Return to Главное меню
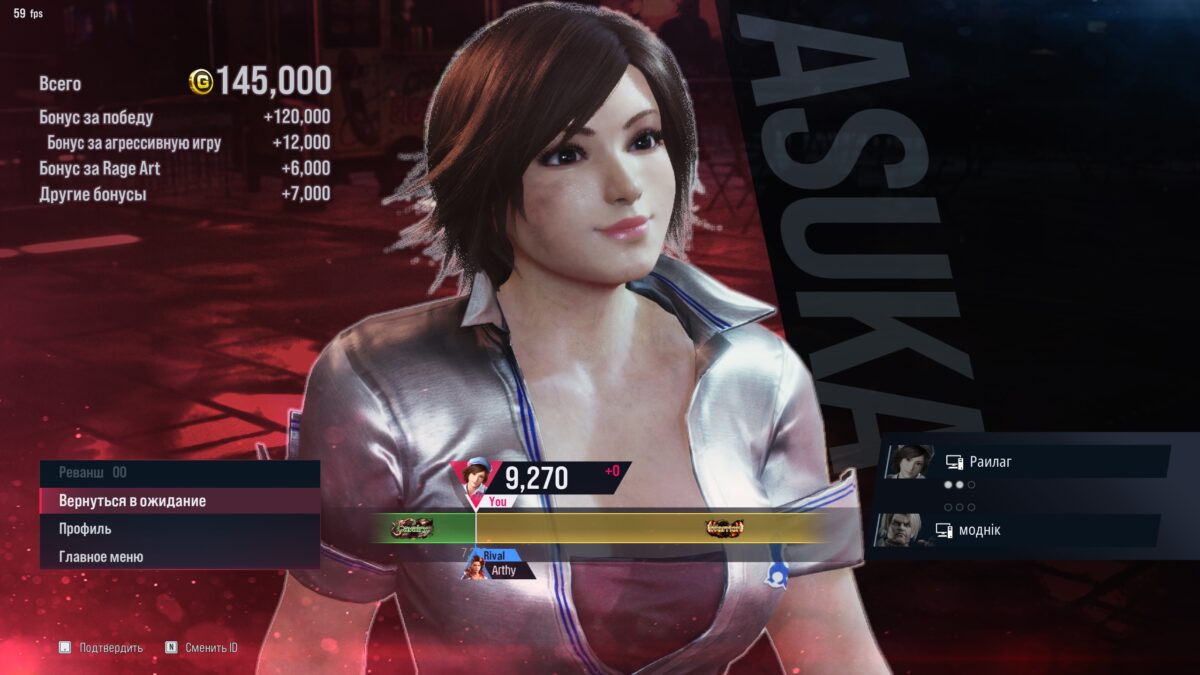This screenshot has height=675, width=1200. tap(178, 556)
